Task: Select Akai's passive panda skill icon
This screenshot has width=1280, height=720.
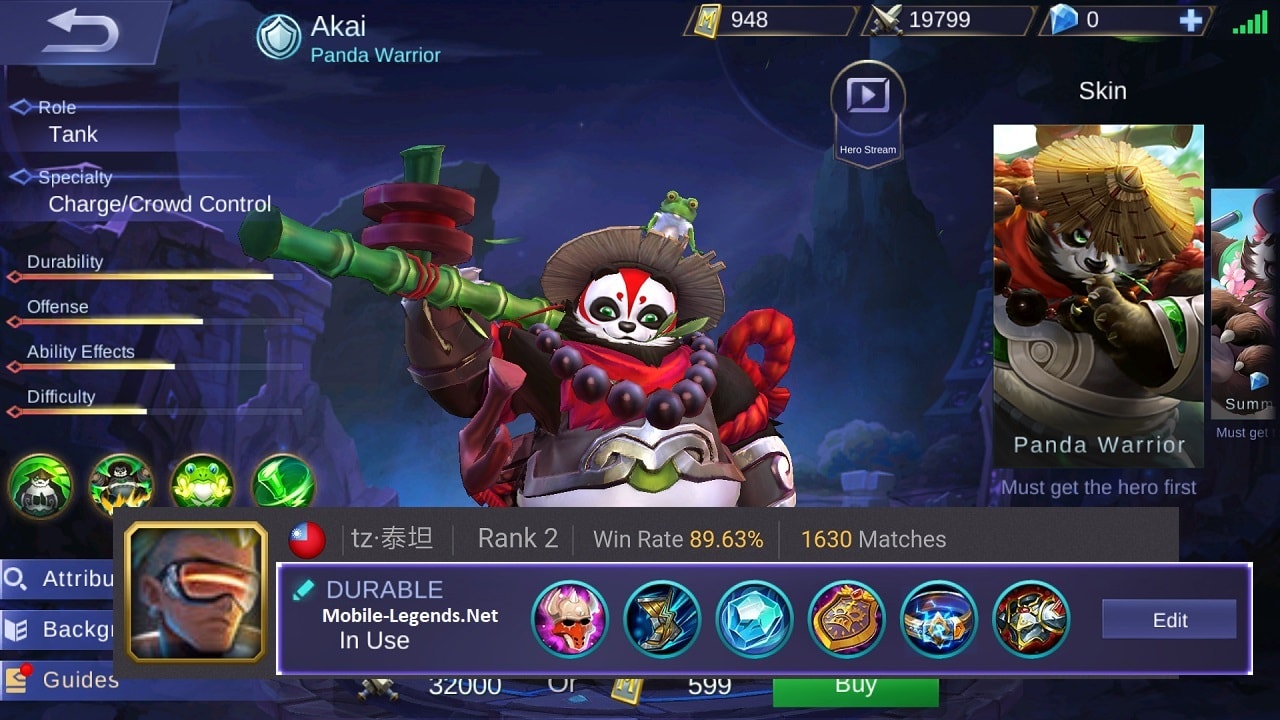Action: (x=40, y=487)
